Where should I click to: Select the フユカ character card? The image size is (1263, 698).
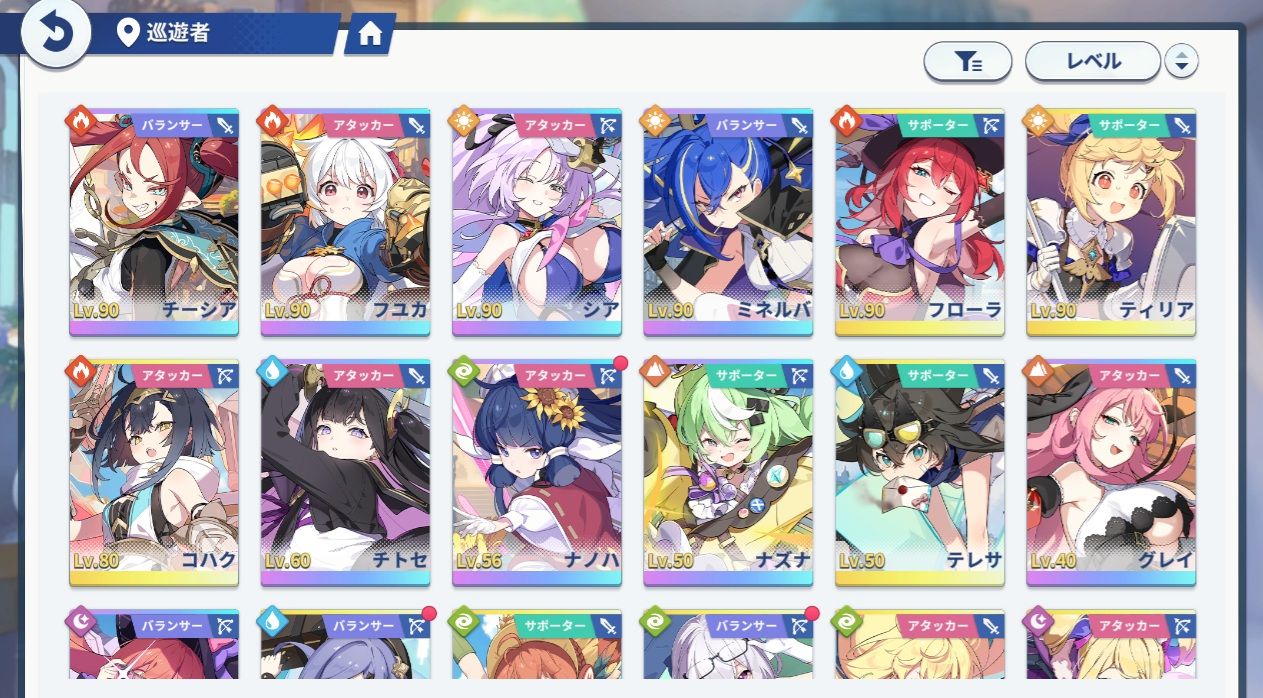click(345, 220)
